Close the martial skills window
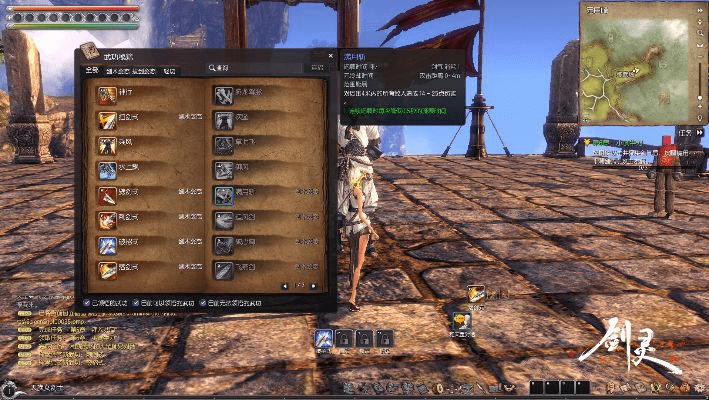The image size is (709, 400). pos(331,56)
